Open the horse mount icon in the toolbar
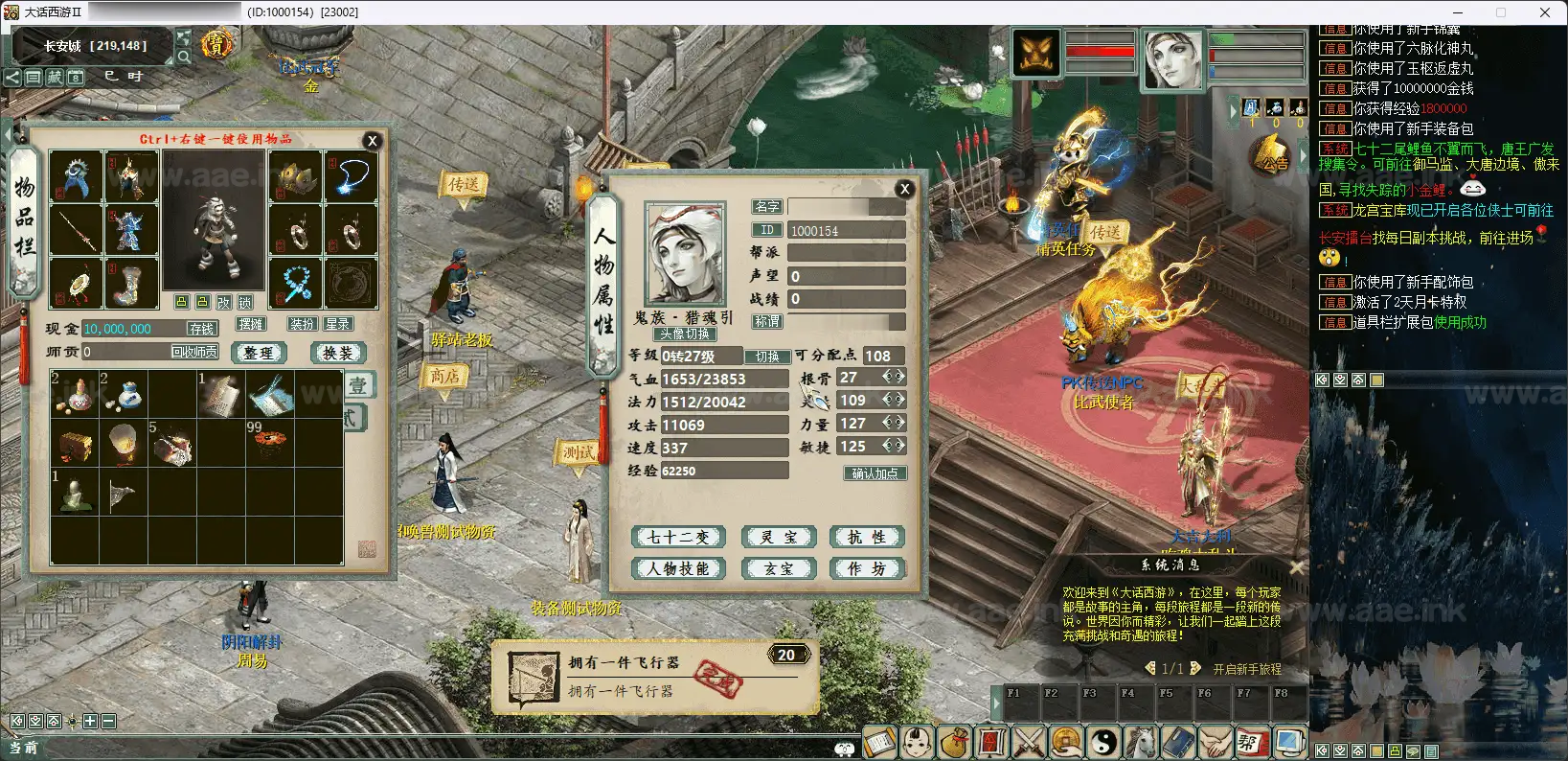The width and height of the screenshot is (1568, 761). 1141,742
